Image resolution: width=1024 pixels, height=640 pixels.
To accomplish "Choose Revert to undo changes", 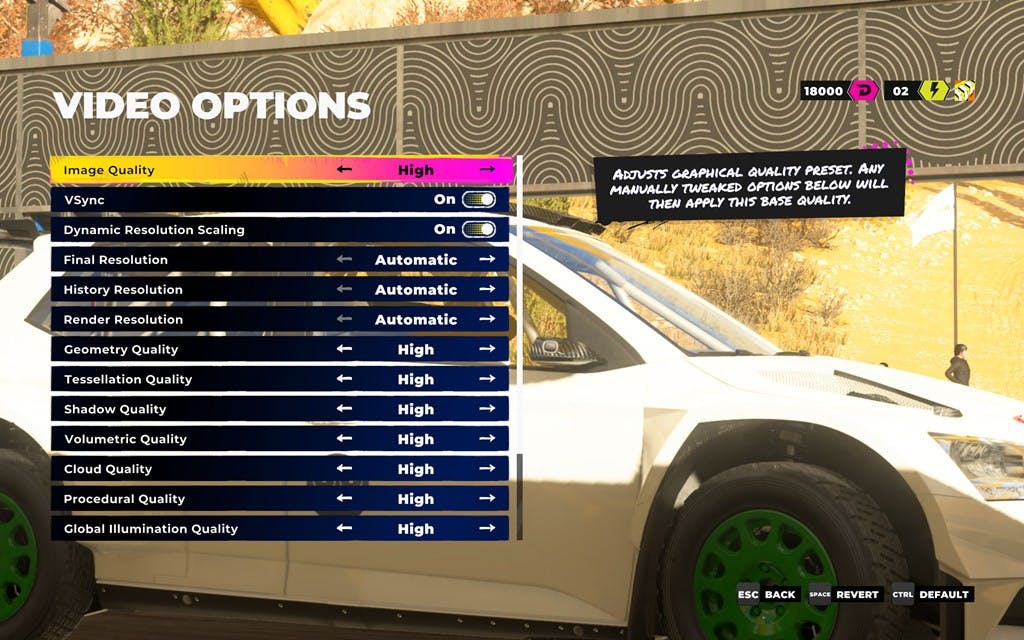I will [845, 594].
